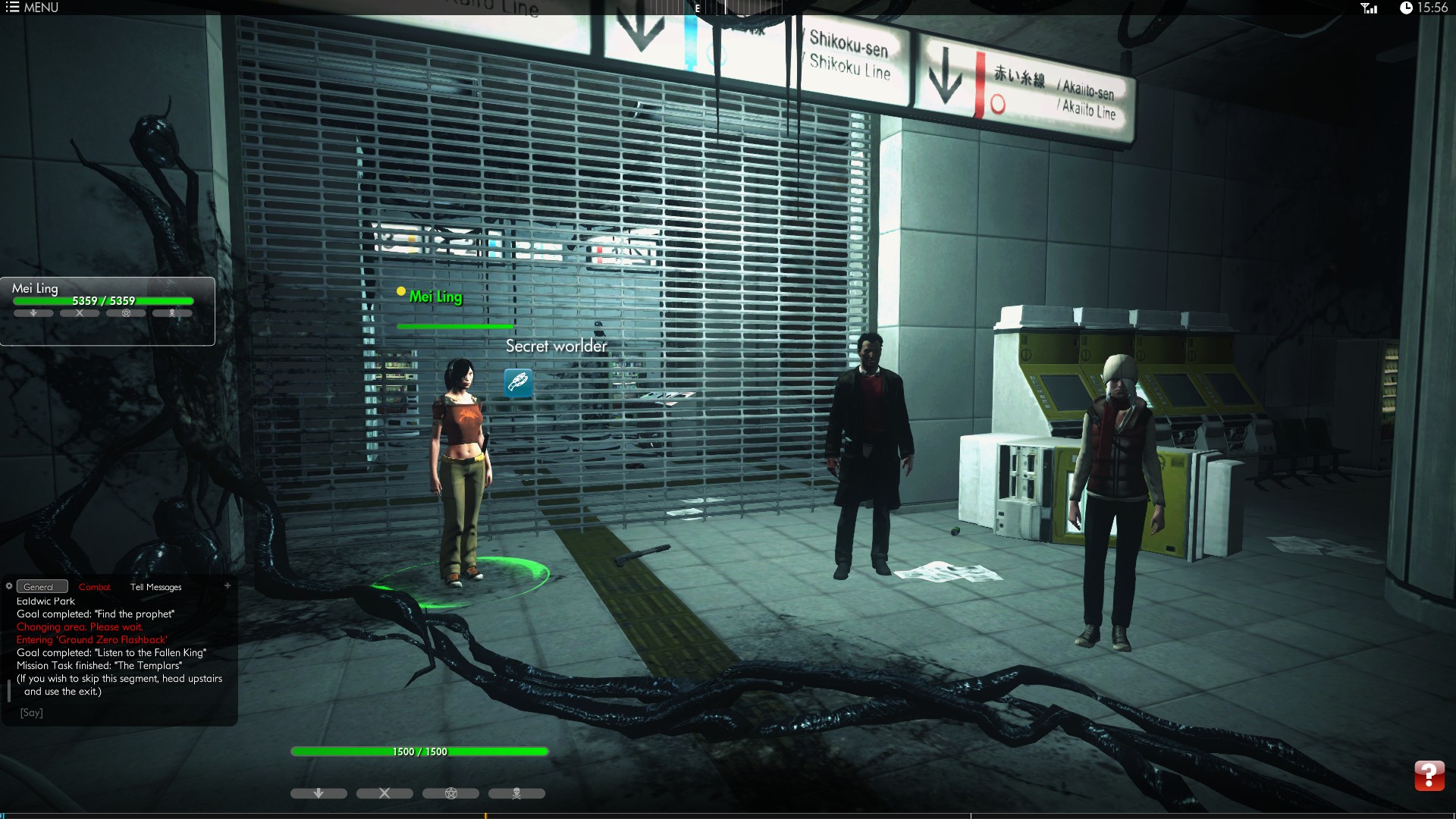Check the network signal icon
Image resolution: width=1456 pixels, height=819 pixels.
[1369, 8]
